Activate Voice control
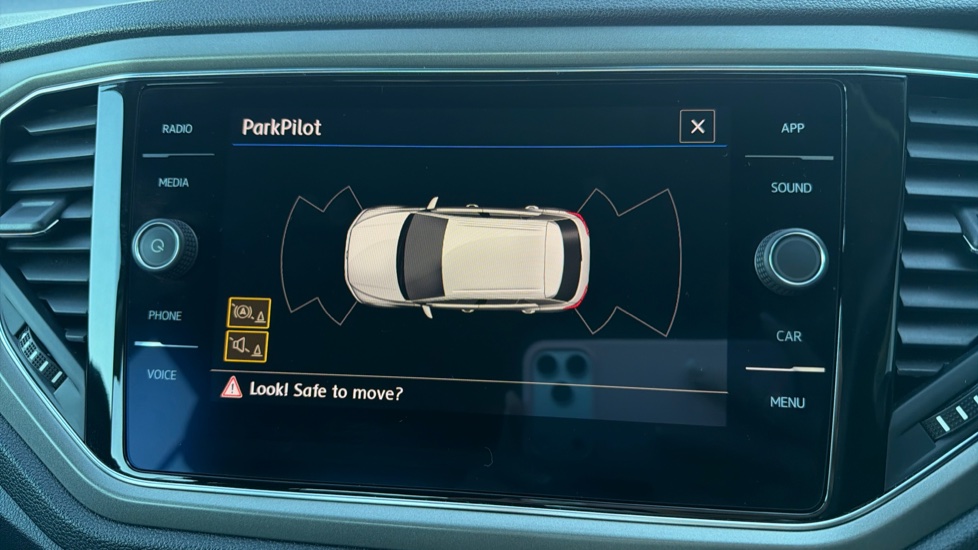 click(x=161, y=375)
